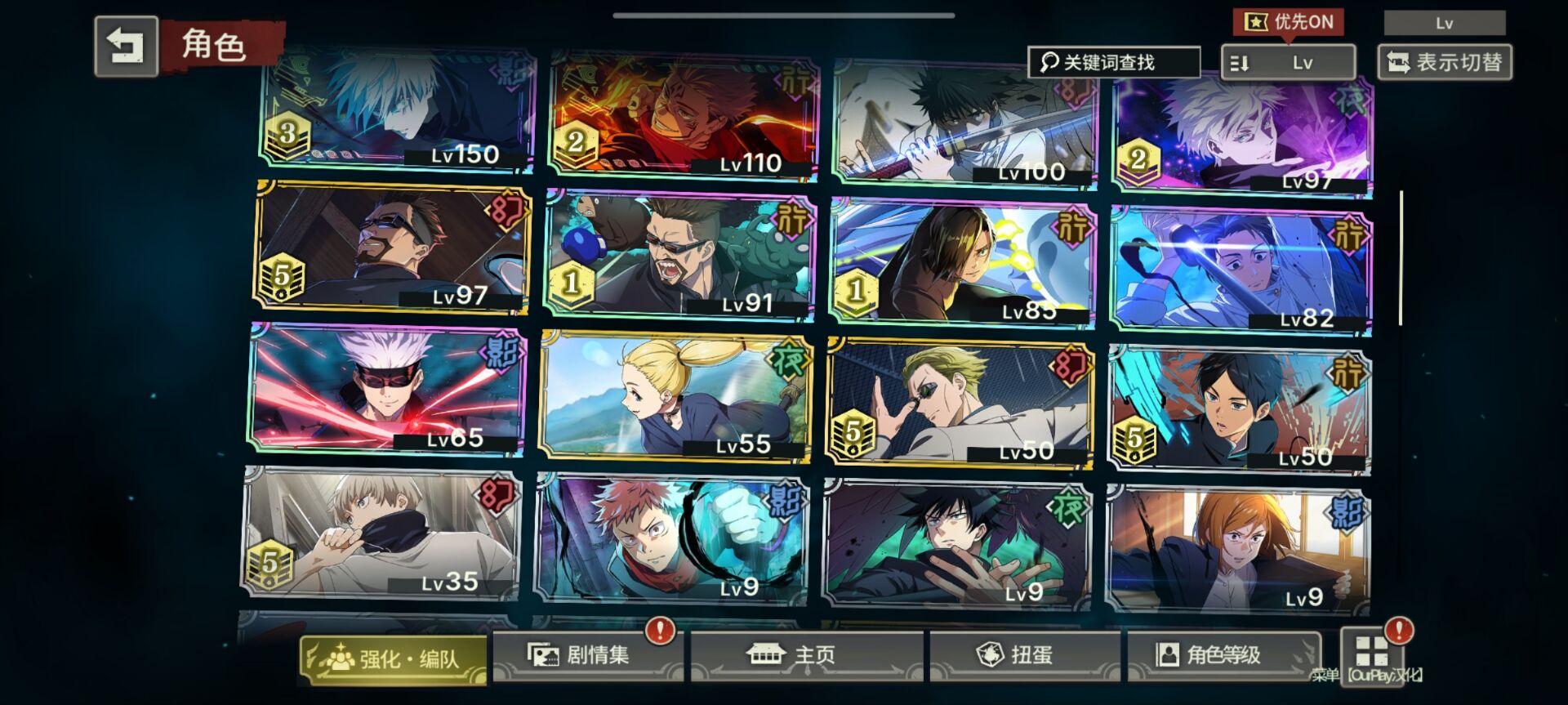The height and width of the screenshot is (705, 1568).
Task: Select the Lv85 character card
Action: click(x=962, y=263)
